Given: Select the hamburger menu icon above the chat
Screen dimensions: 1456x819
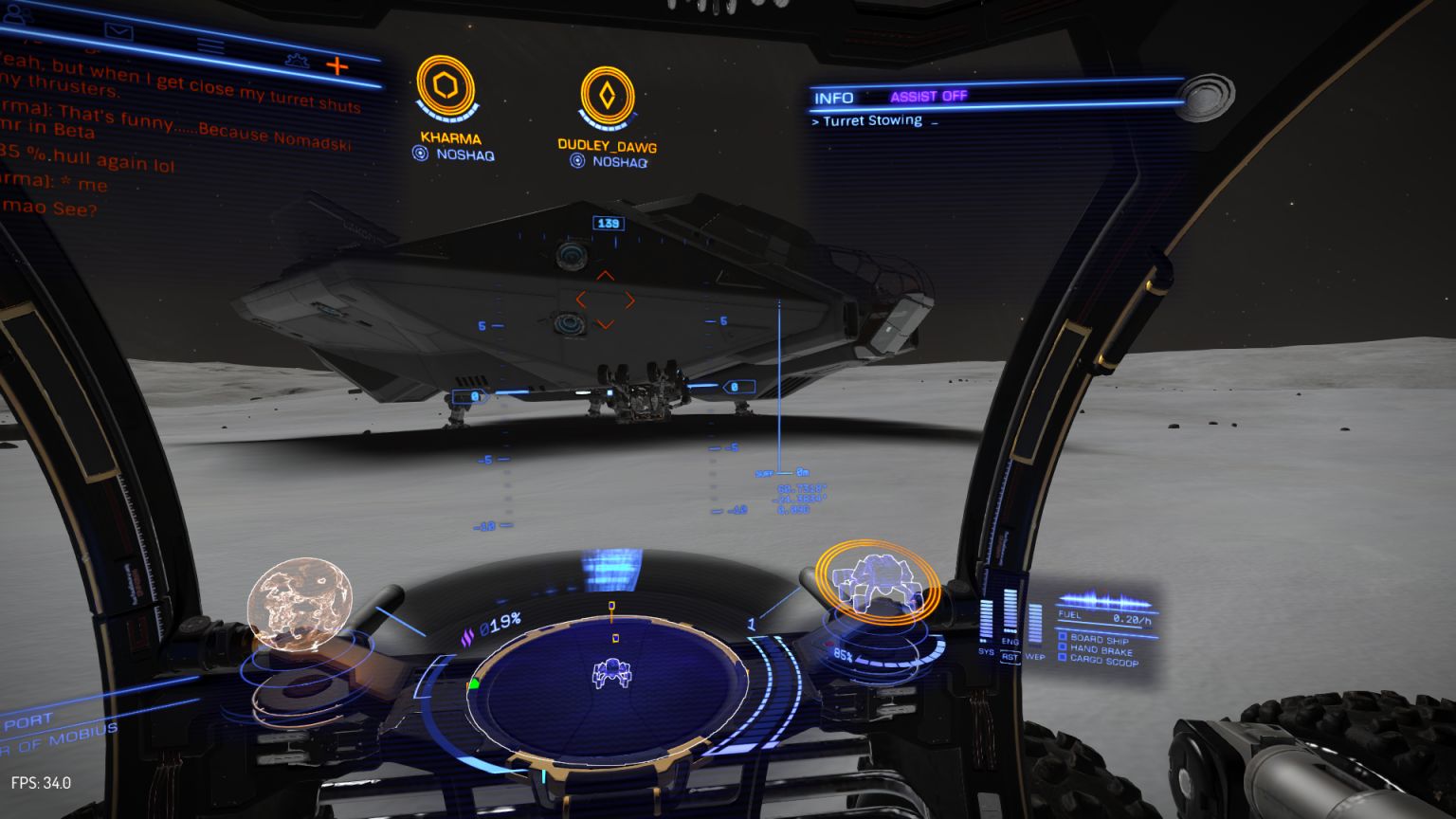Looking at the screenshot, I should point(209,45).
